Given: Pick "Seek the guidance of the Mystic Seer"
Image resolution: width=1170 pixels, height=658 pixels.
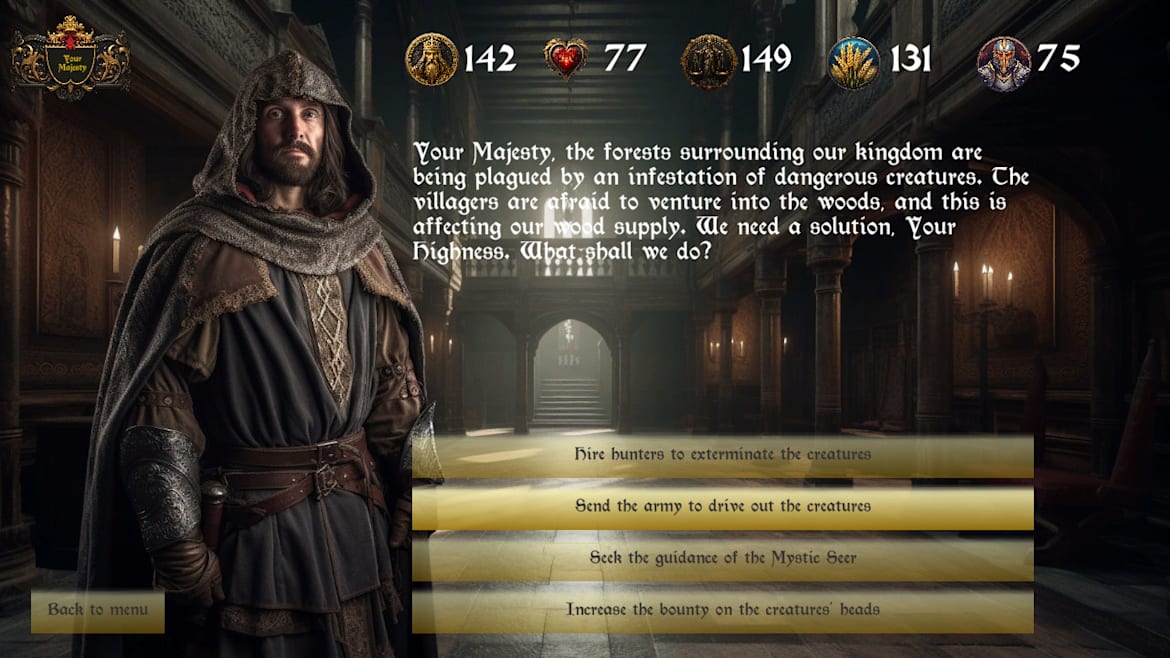Looking at the screenshot, I should click(x=722, y=559).
